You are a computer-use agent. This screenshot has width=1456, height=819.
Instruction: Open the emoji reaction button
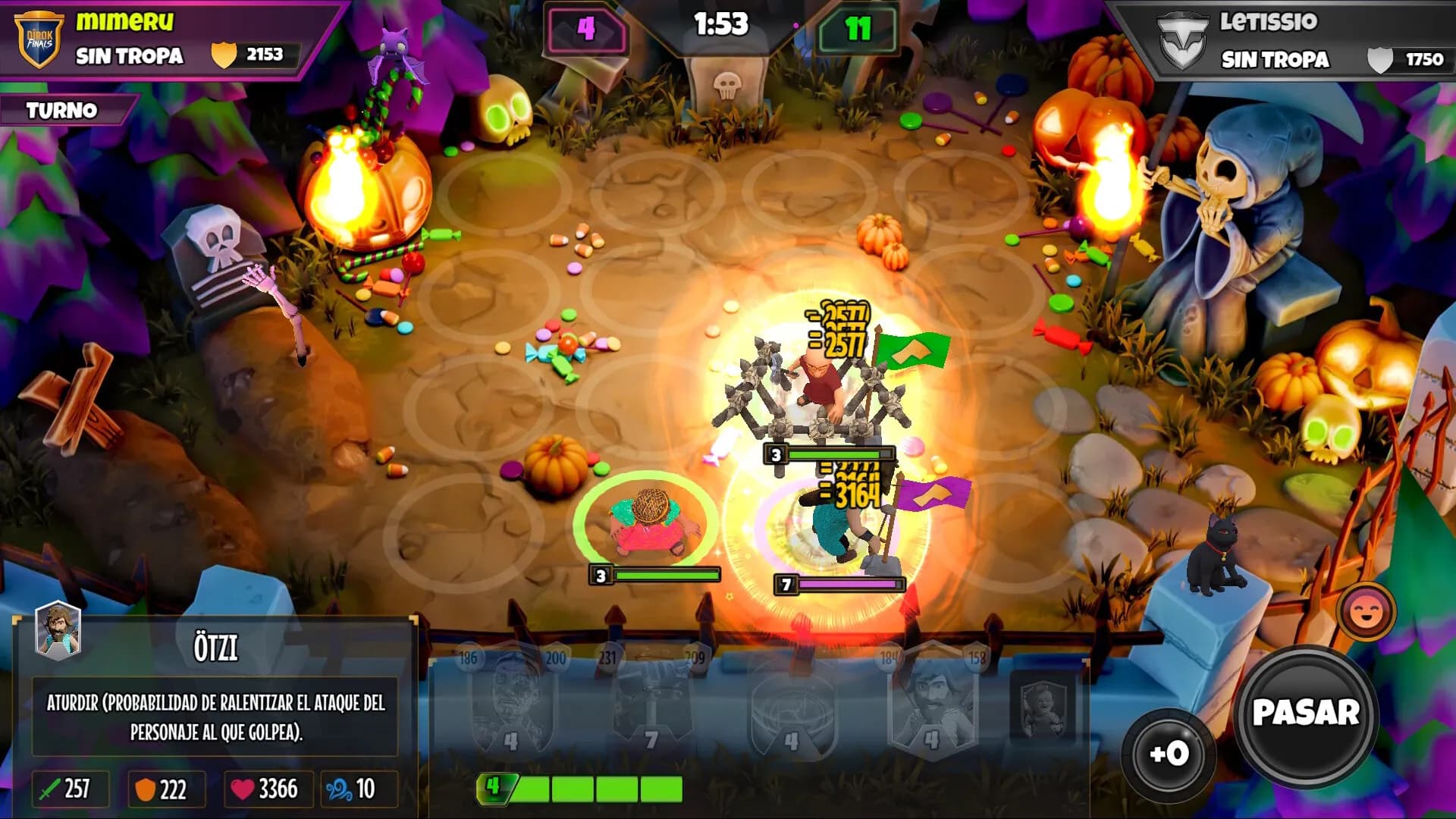[x=1367, y=611]
